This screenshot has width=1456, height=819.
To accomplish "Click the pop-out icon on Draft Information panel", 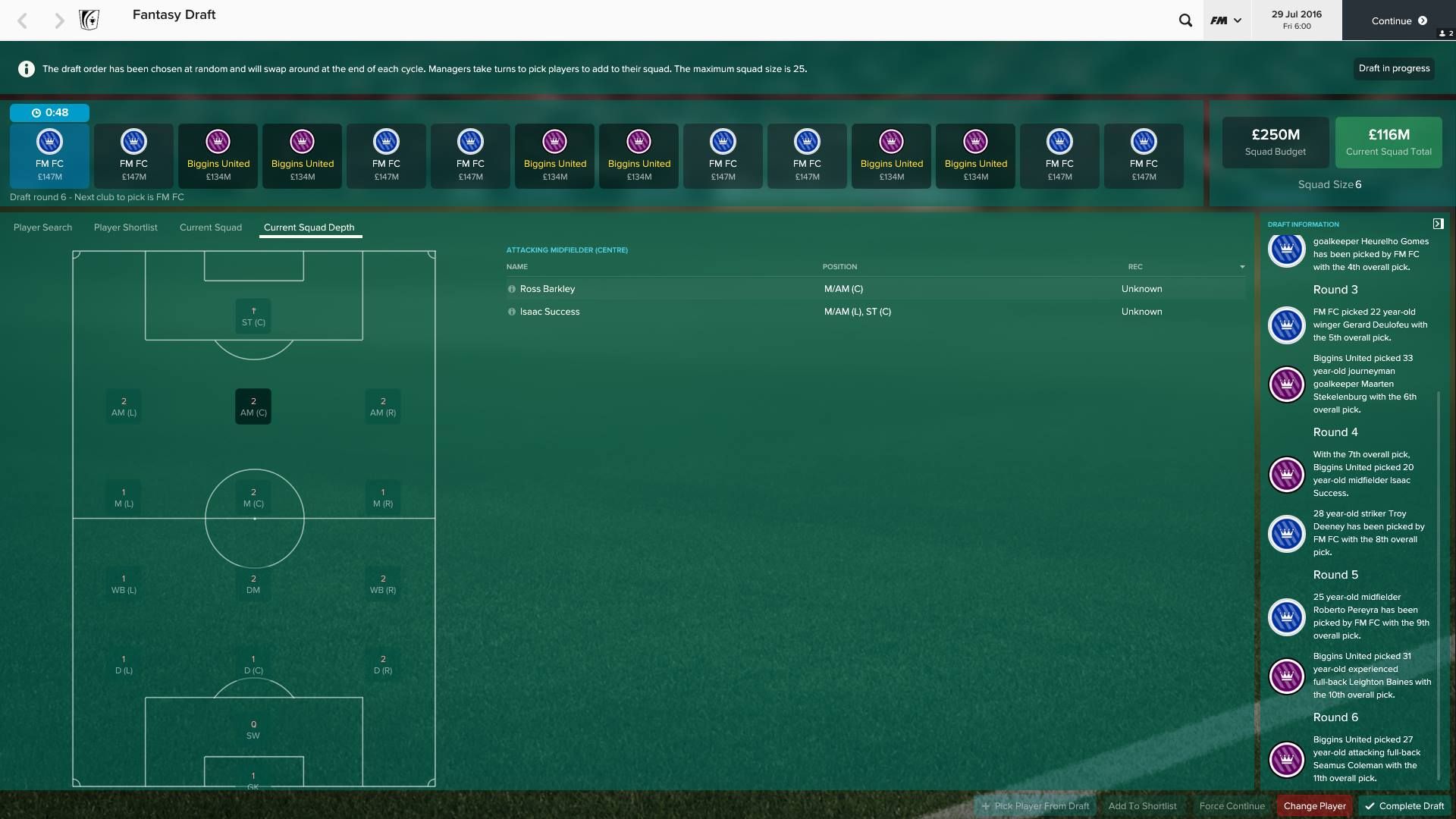I will pos(1439,224).
